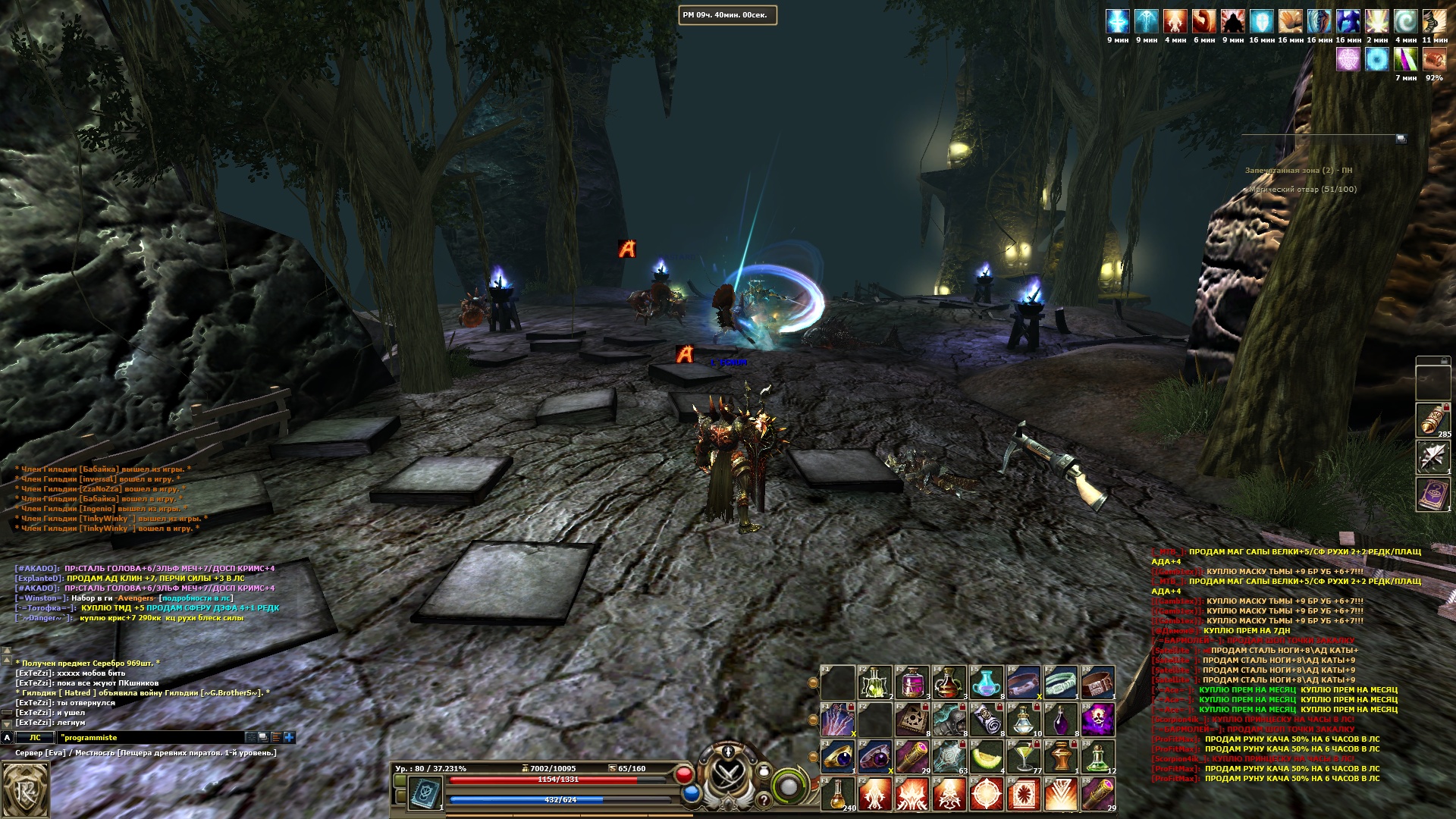Click the blue plus chat button
This screenshot has width=1456, height=819.
point(289,737)
